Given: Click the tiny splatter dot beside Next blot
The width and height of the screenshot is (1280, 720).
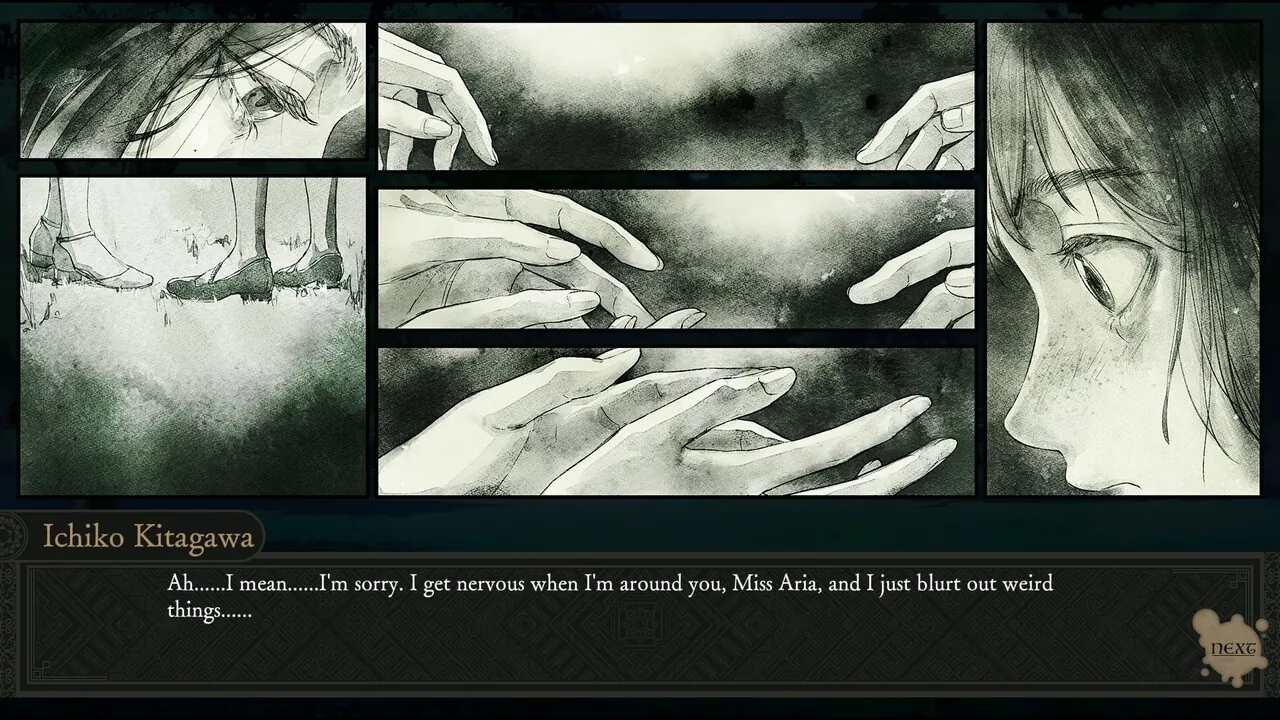Looking at the screenshot, I should 1262,625.
